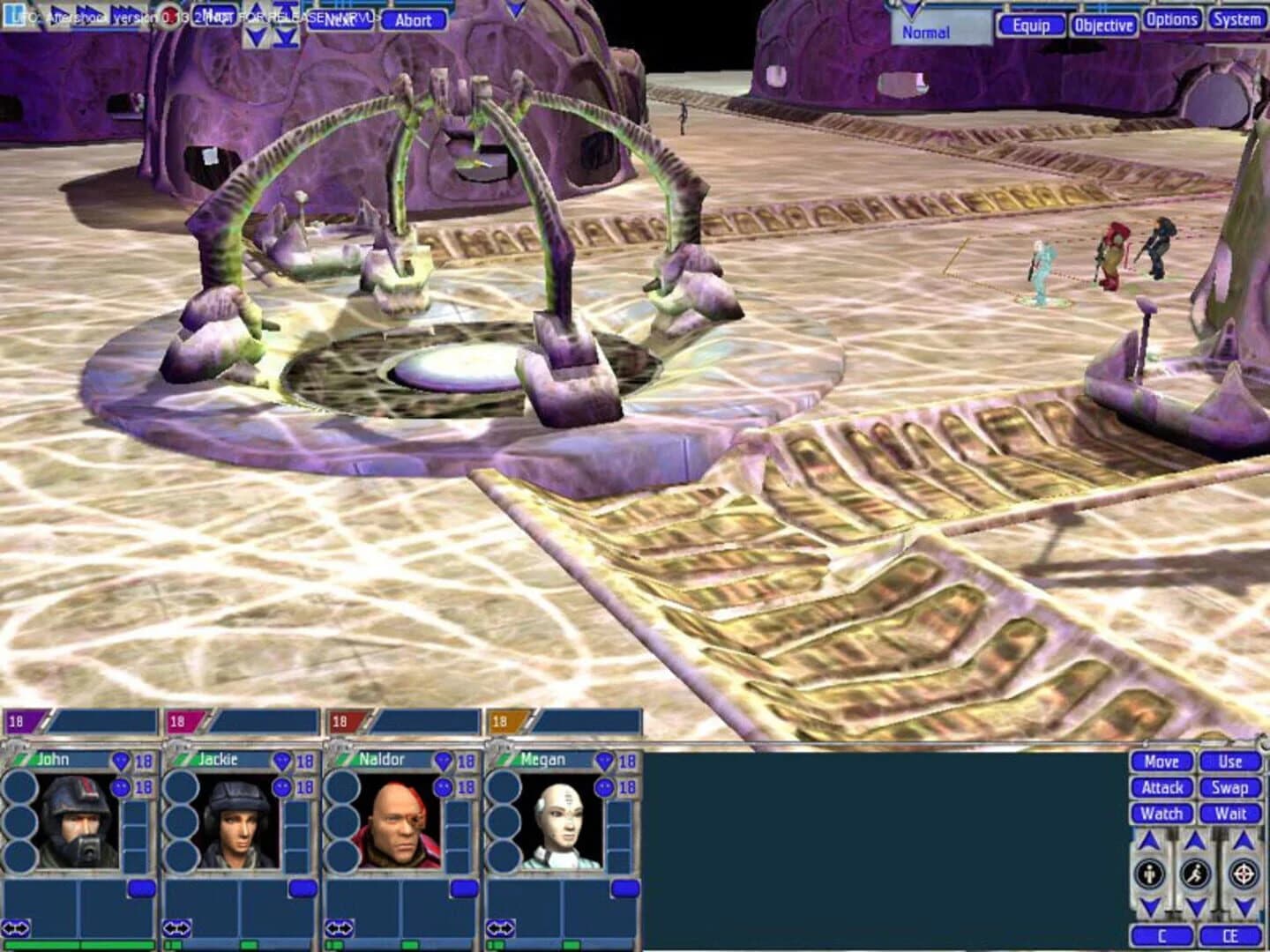Viewport: 1270px width, 952px height.
Task: Click the round red indicator icon in top toolbar
Action: coord(168,16)
